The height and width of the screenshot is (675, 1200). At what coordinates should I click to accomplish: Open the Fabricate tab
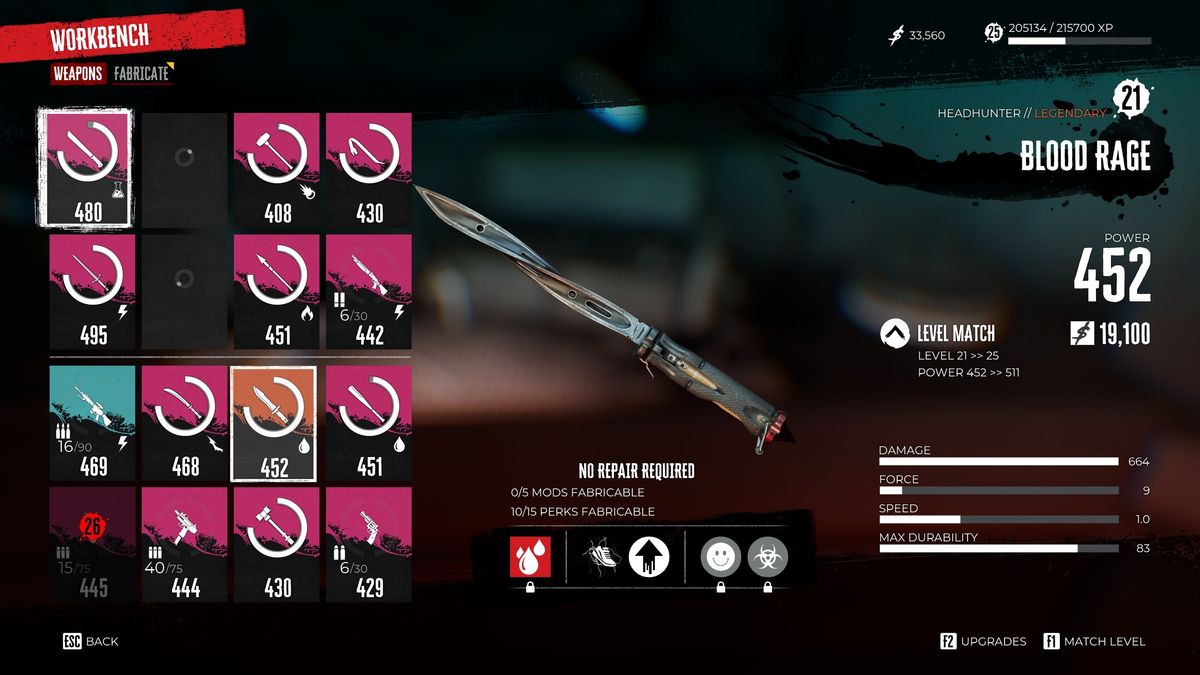pyautogui.click(x=141, y=74)
